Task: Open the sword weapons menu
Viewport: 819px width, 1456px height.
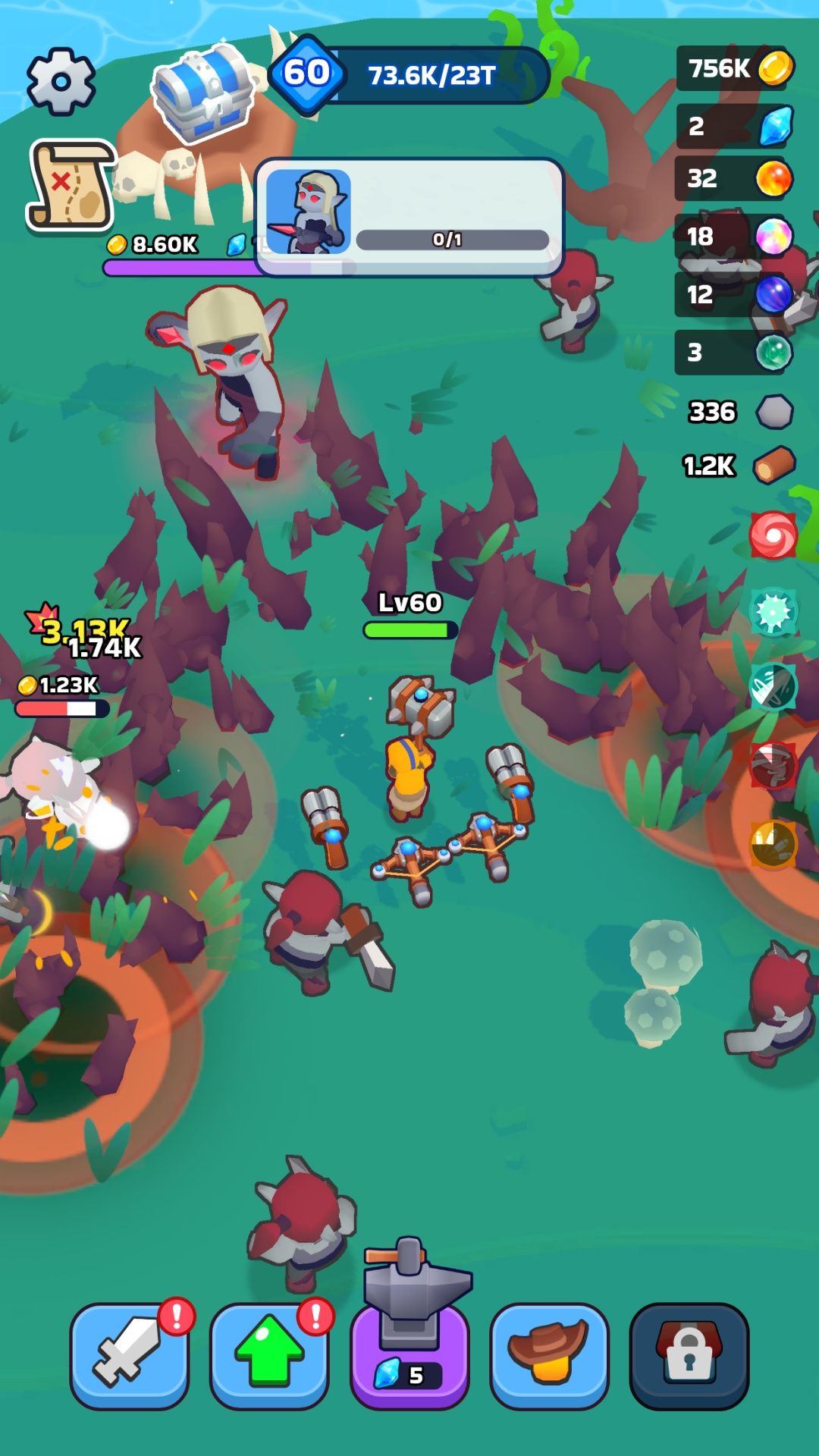Action: pos(130,1356)
